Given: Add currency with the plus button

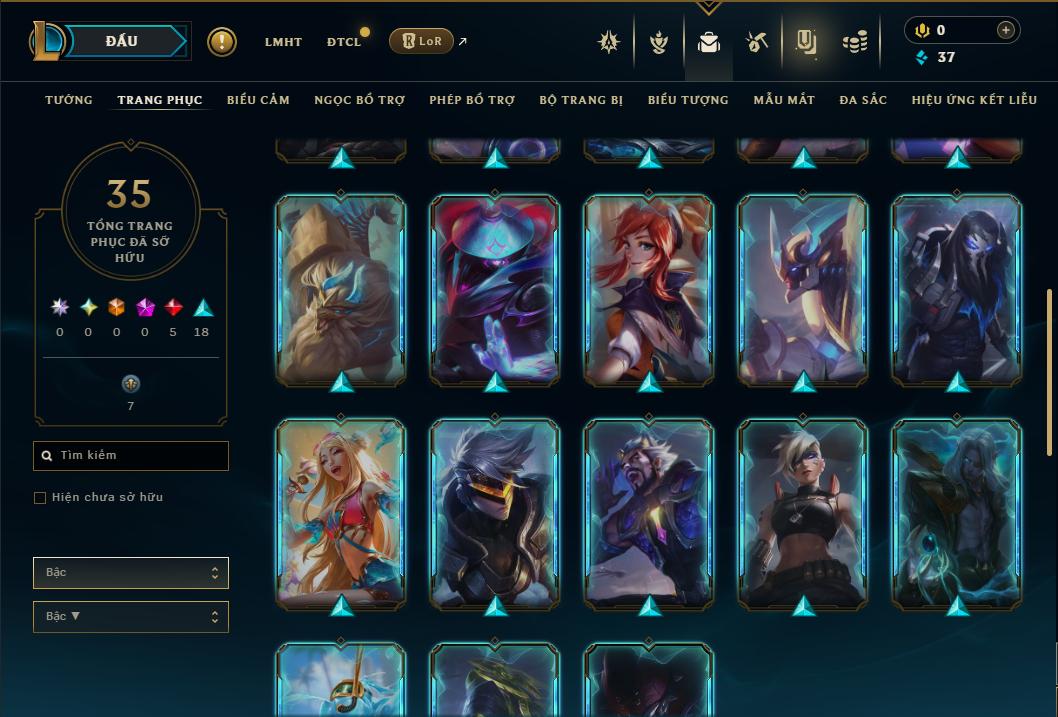Looking at the screenshot, I should 1006,31.
